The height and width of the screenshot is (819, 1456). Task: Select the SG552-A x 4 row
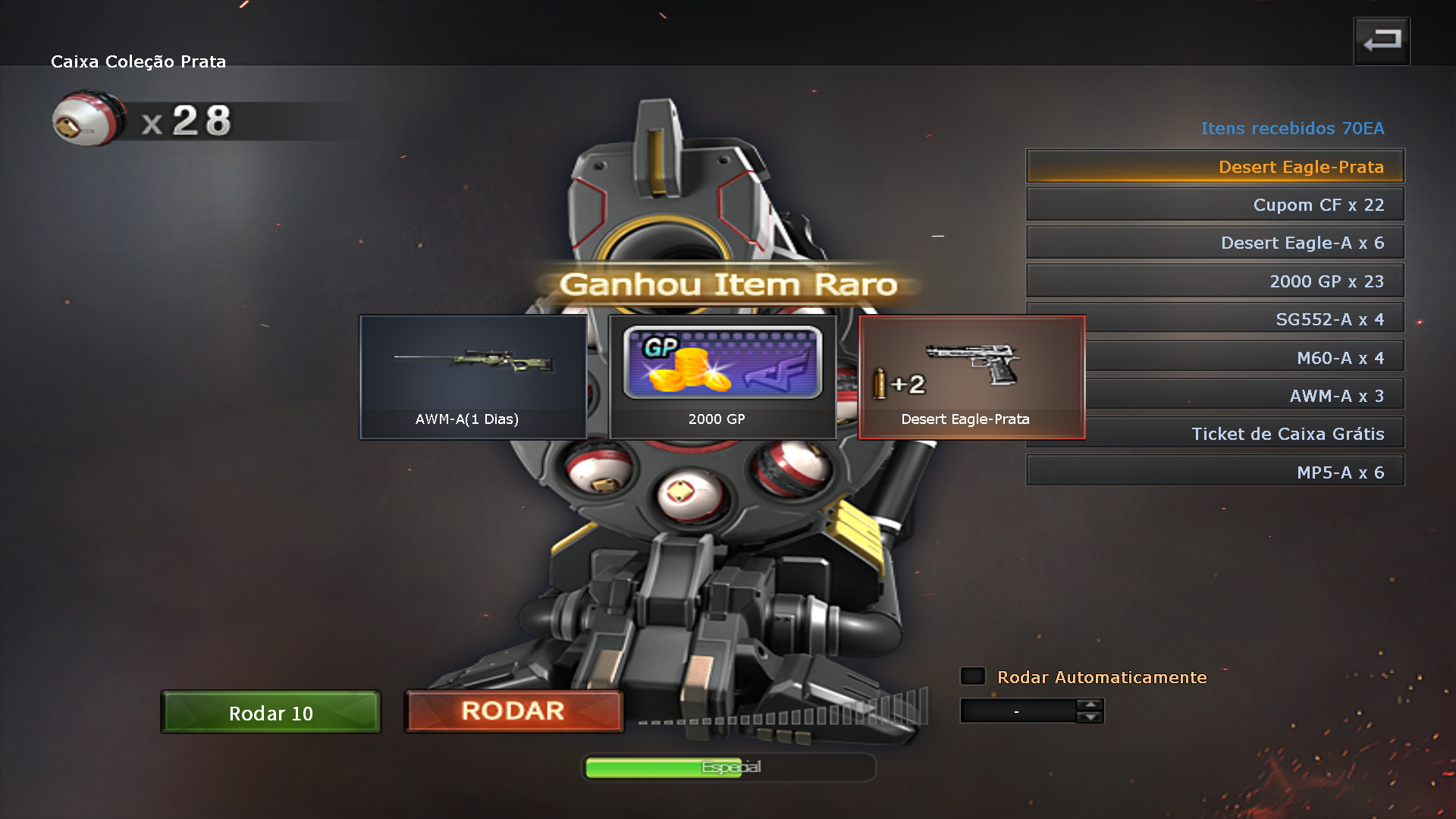pyautogui.click(x=1244, y=319)
